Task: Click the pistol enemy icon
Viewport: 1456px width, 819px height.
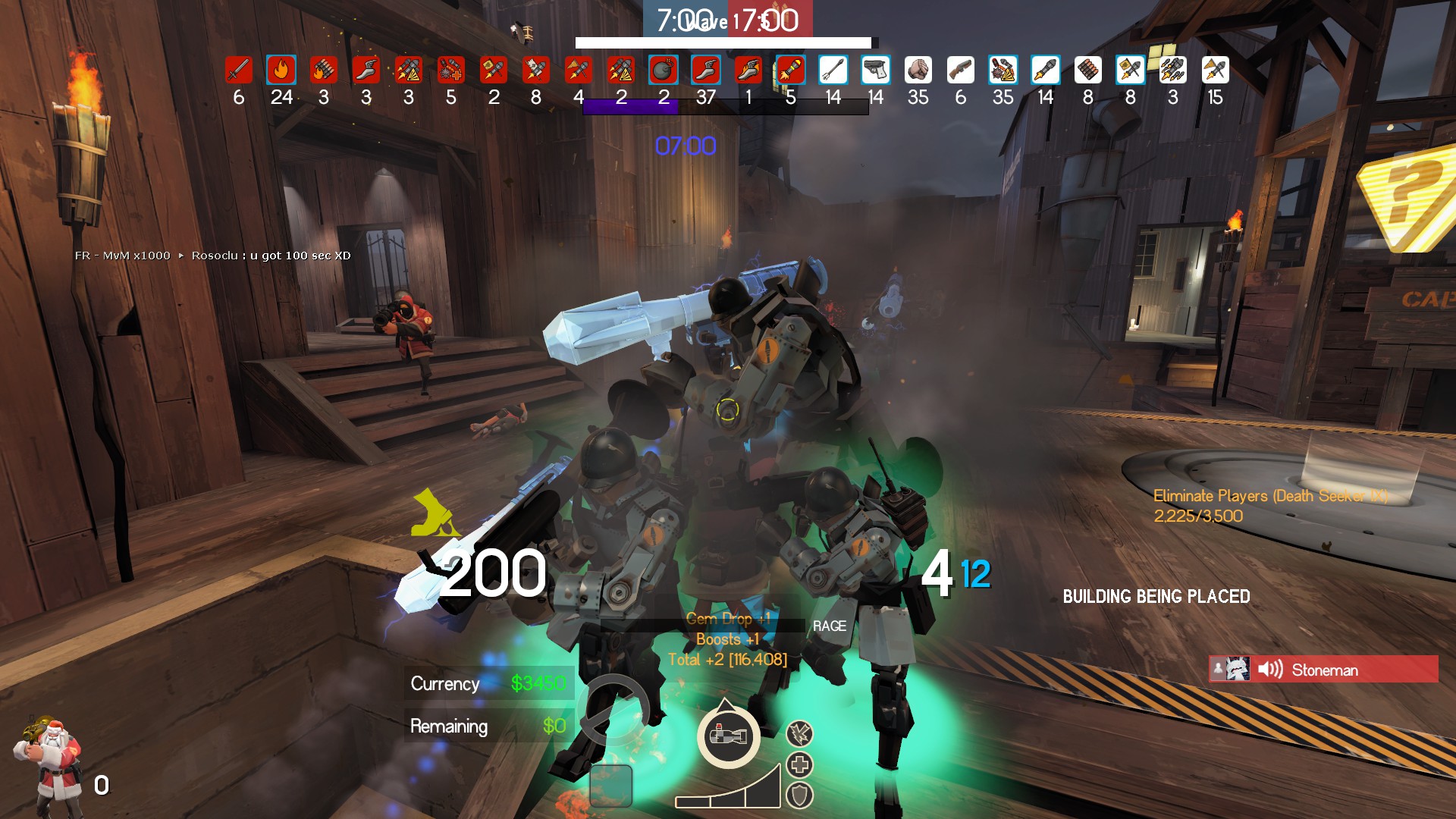Action: (x=875, y=71)
